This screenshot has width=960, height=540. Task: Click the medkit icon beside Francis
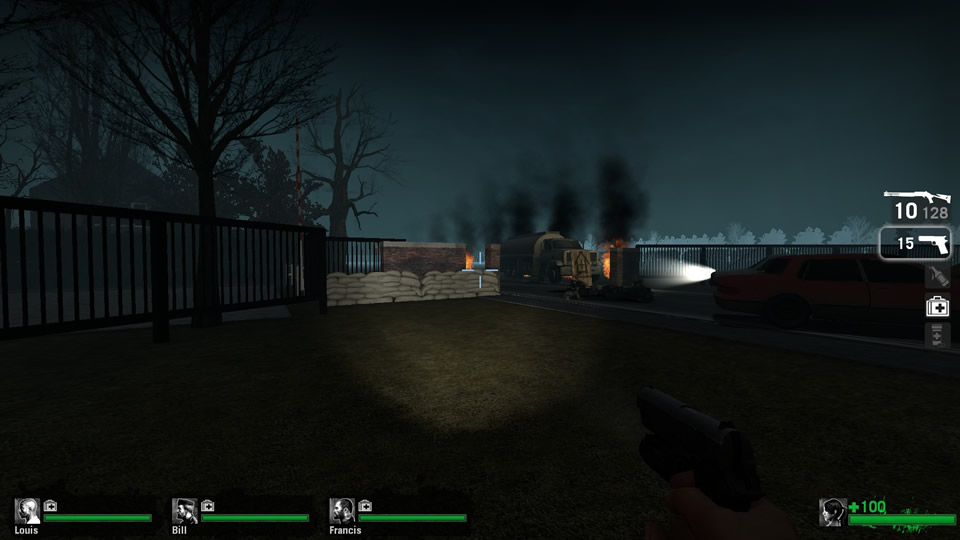coord(365,505)
